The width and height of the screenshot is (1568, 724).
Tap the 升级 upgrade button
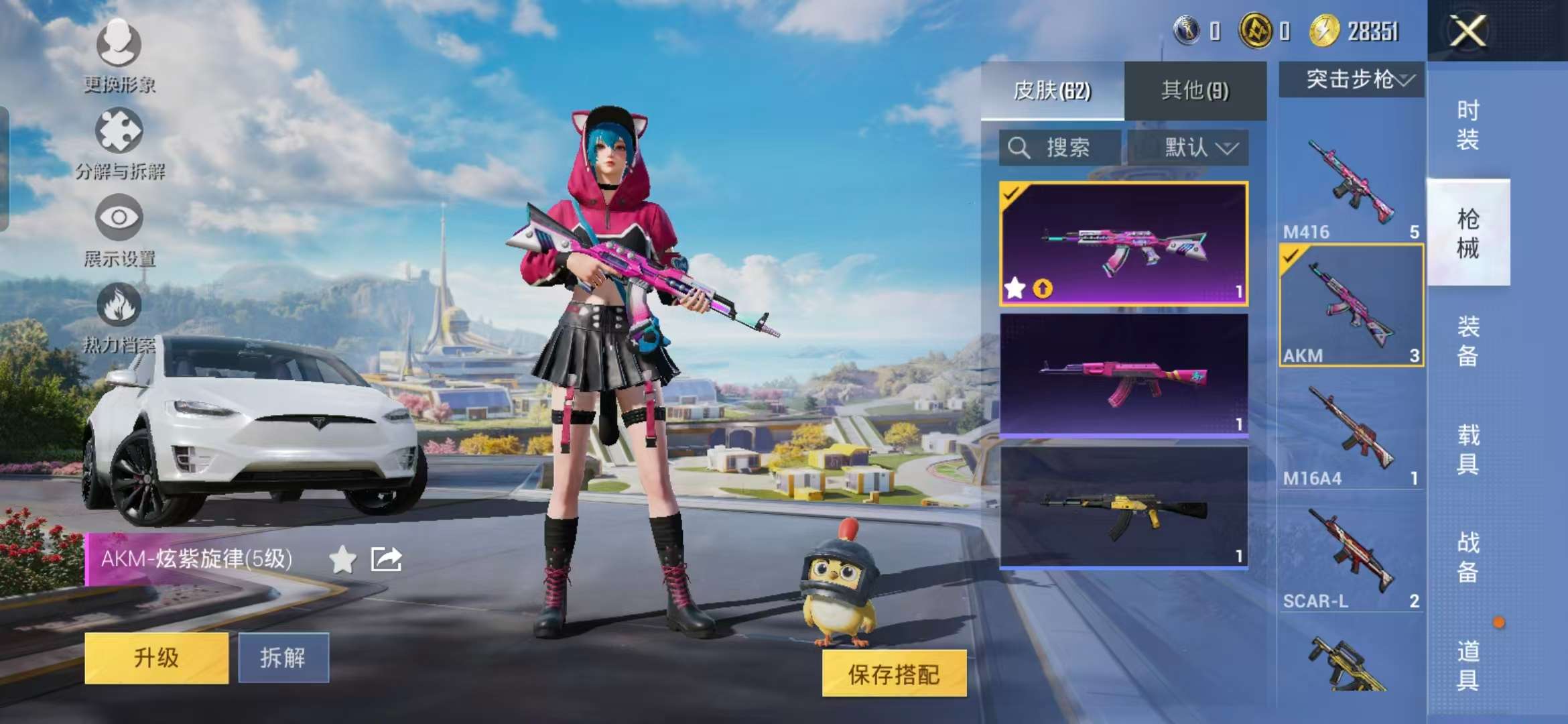(x=156, y=658)
